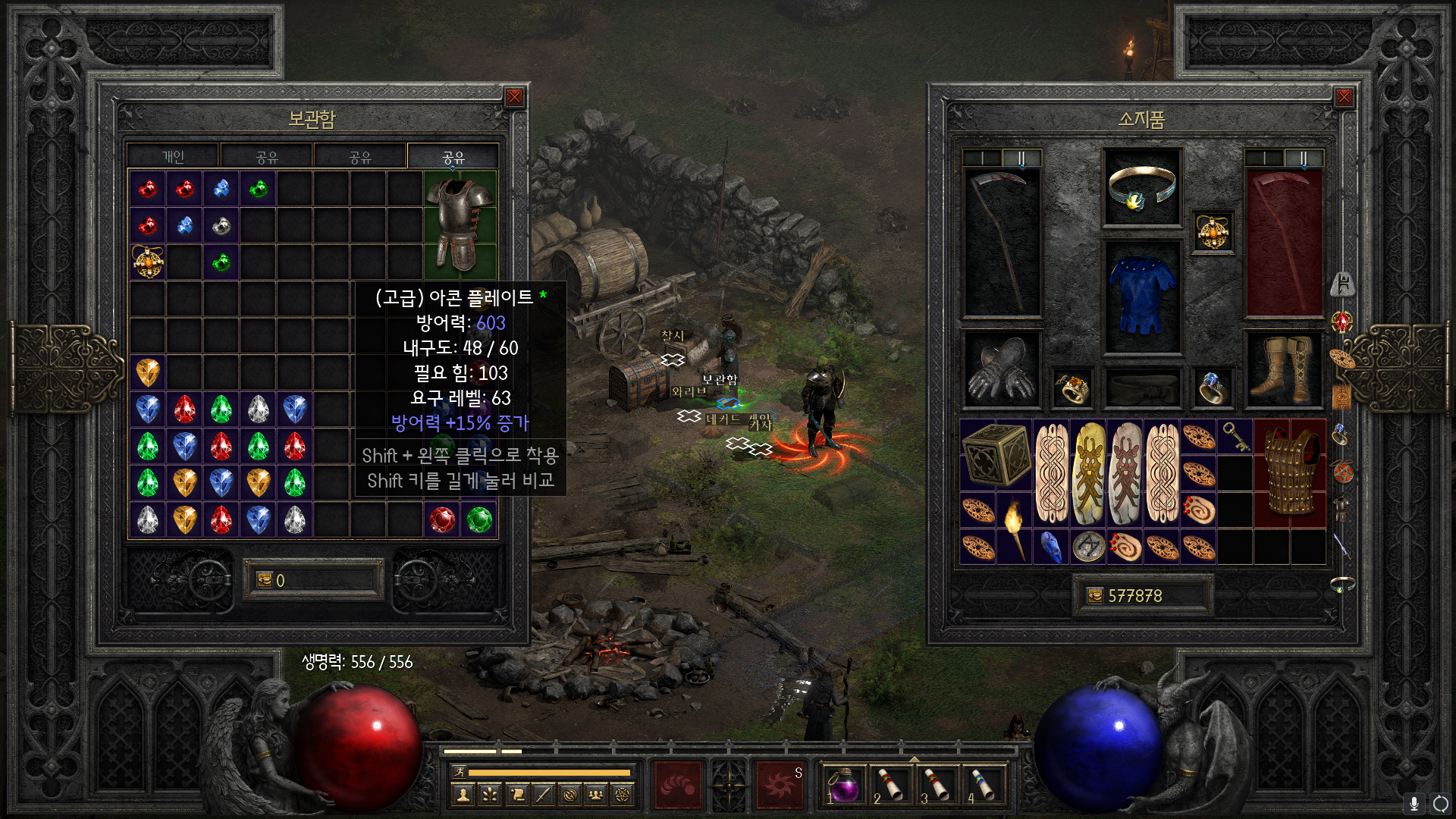Select the Archon Plate armor in stash
The image size is (1456, 819).
point(460,225)
